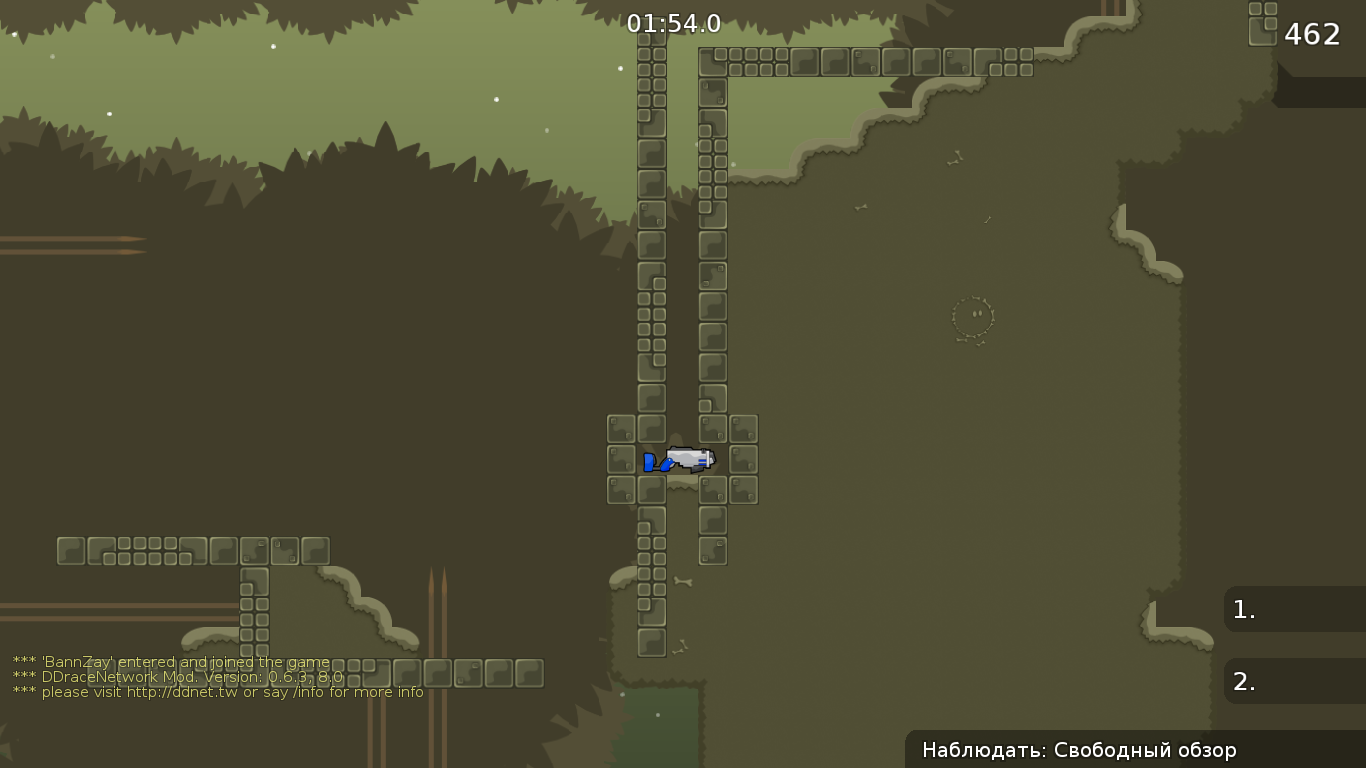
Task: Click the race timer showing 01:54.0
Action: pyautogui.click(x=674, y=24)
